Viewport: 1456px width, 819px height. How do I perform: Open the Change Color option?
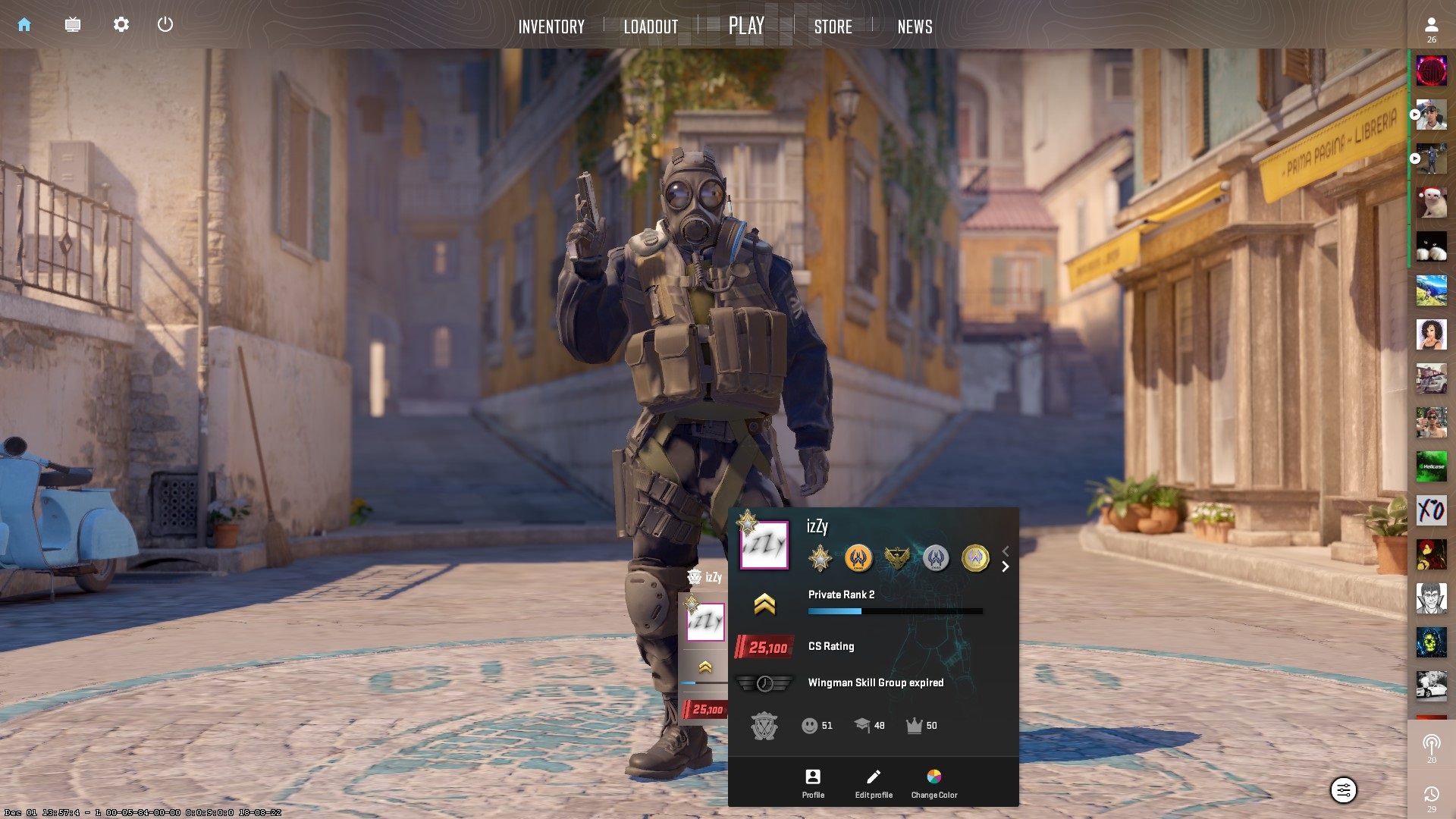click(x=934, y=783)
